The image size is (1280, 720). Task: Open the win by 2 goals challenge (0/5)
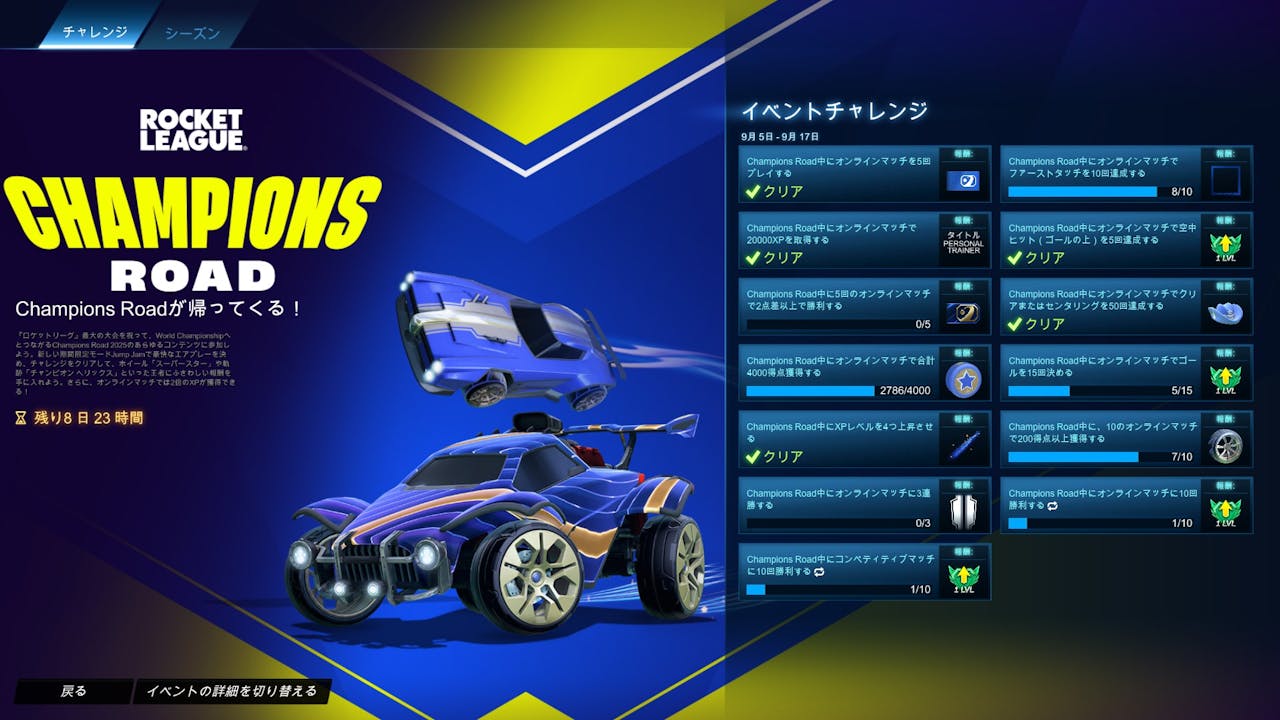pos(840,306)
